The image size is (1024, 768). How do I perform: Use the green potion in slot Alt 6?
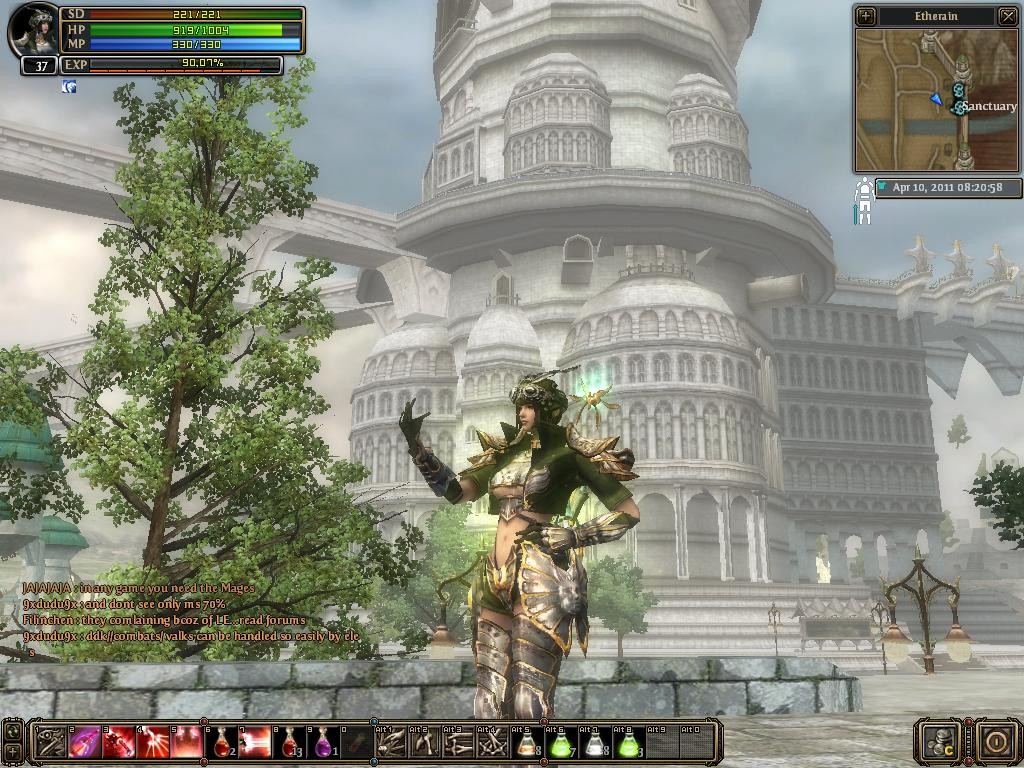[560, 742]
